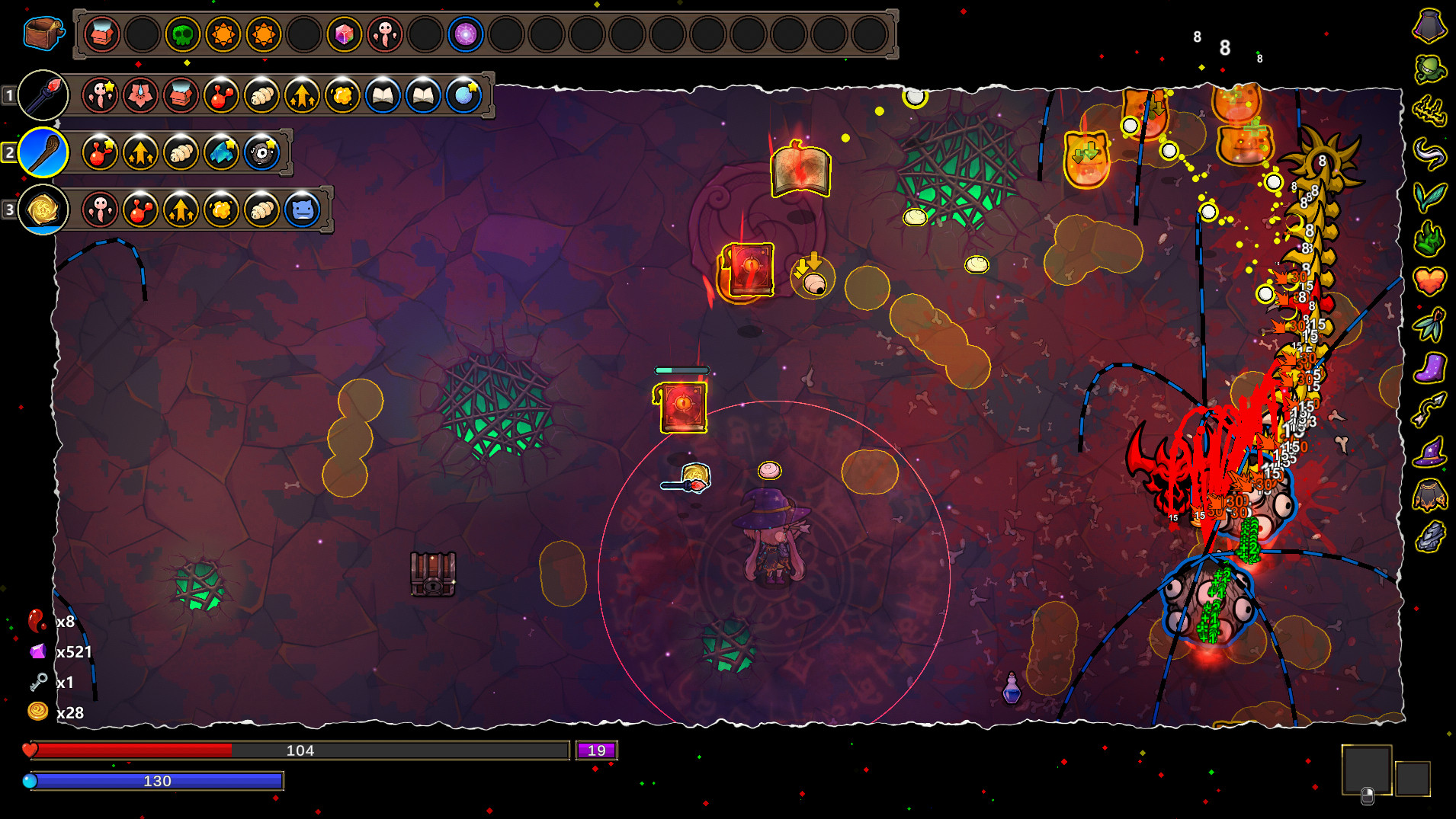Check the purple wizard hat relic

(1429, 453)
